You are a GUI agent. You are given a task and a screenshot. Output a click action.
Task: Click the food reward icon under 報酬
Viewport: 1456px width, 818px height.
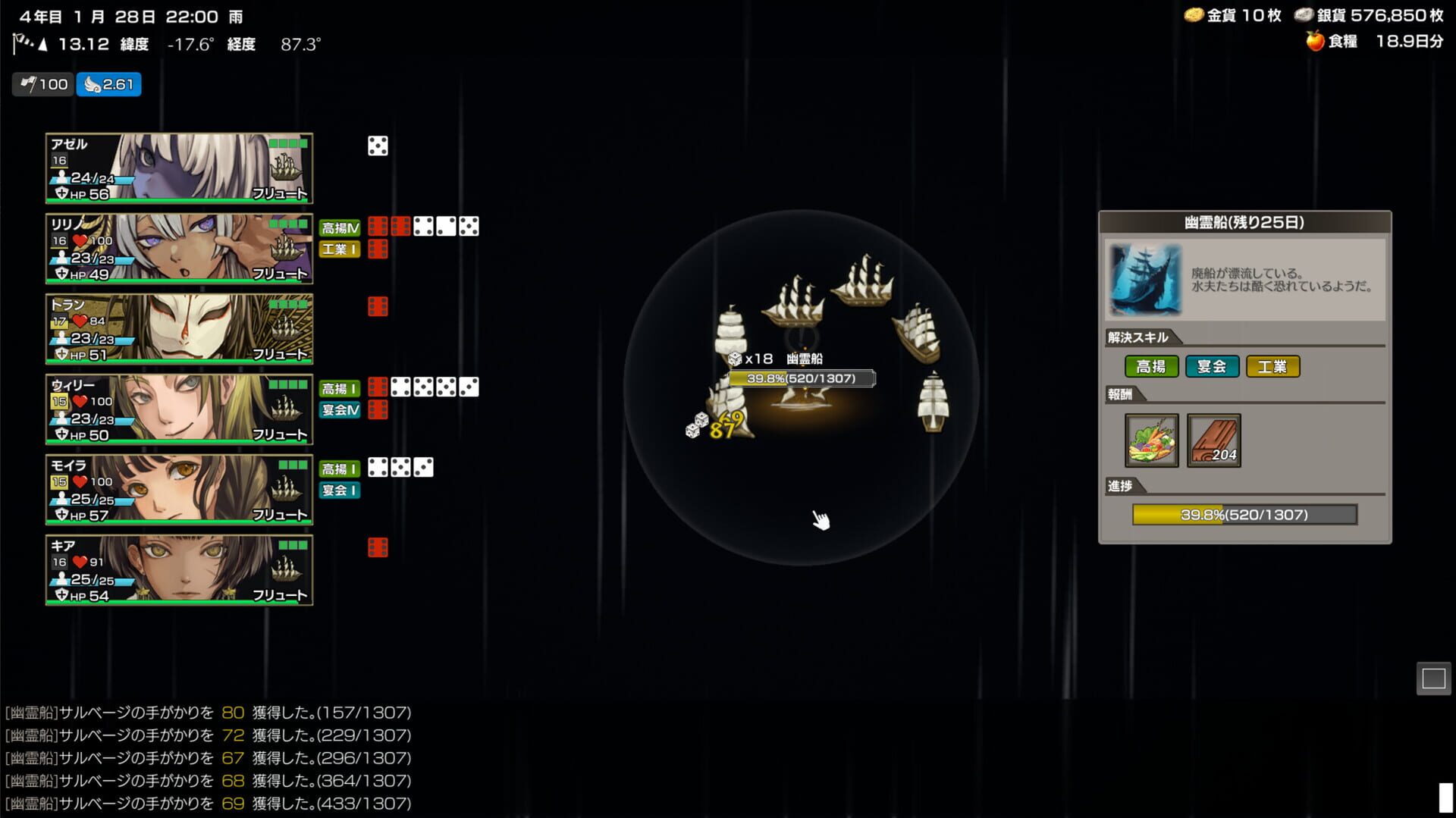click(x=1152, y=440)
